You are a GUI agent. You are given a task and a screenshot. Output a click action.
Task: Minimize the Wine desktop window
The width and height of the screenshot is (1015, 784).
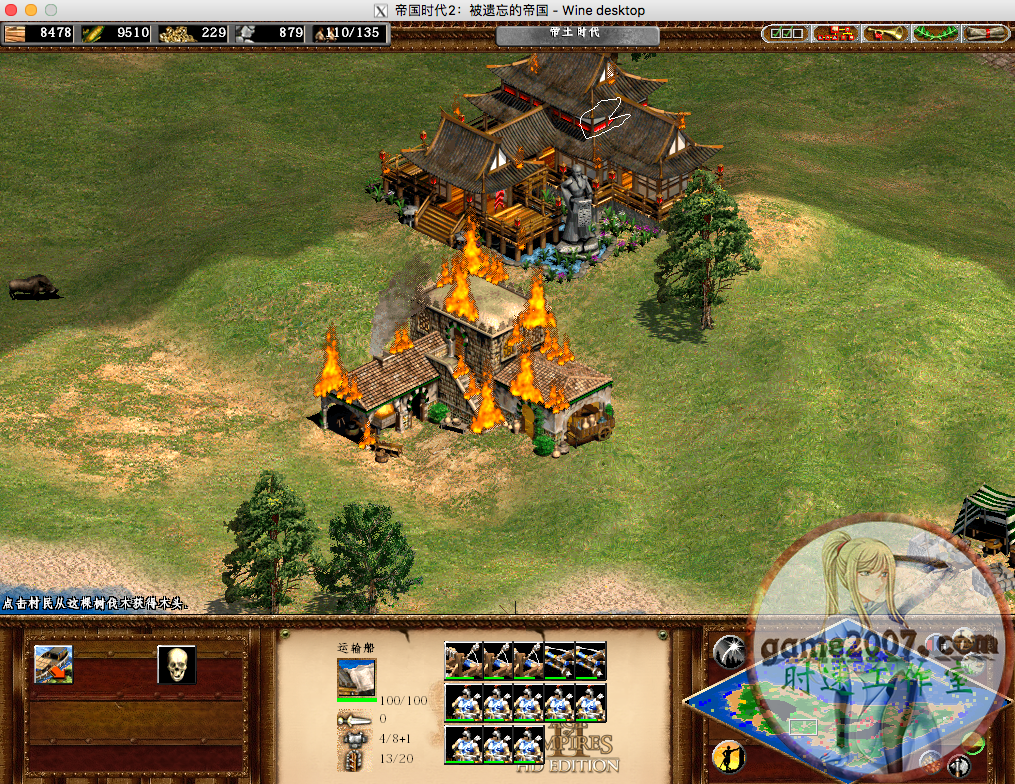[31, 10]
